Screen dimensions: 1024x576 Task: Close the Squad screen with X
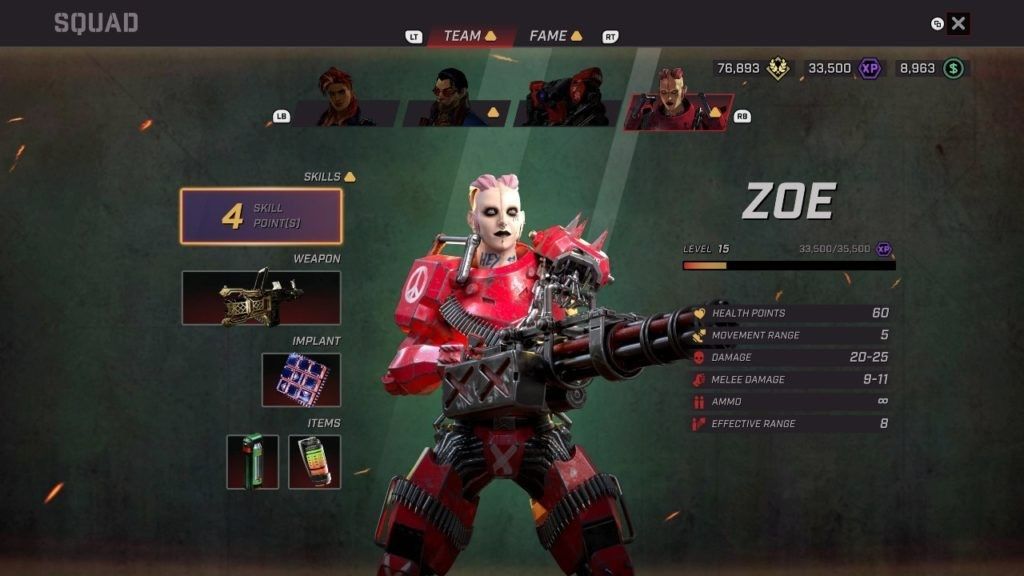tap(958, 24)
